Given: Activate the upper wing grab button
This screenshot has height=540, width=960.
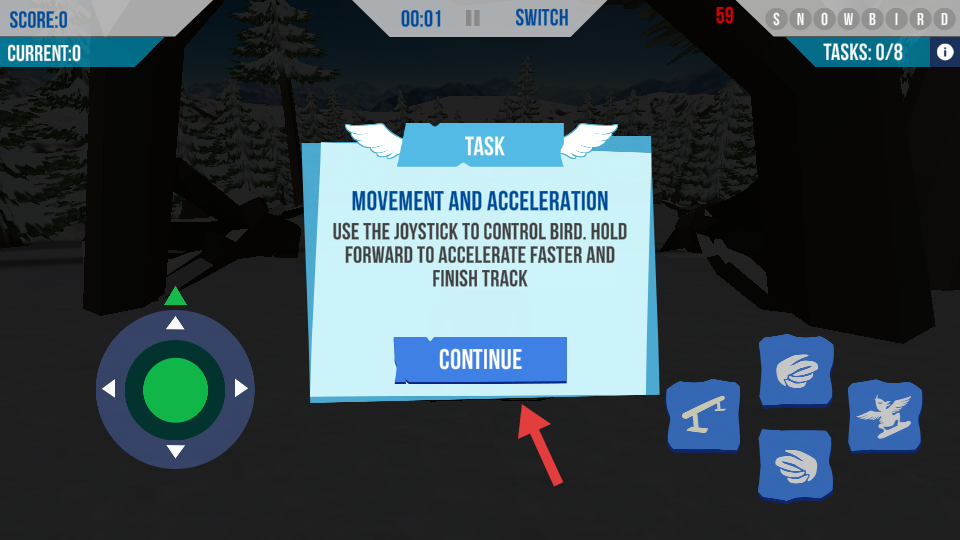Looking at the screenshot, I should (x=796, y=371).
